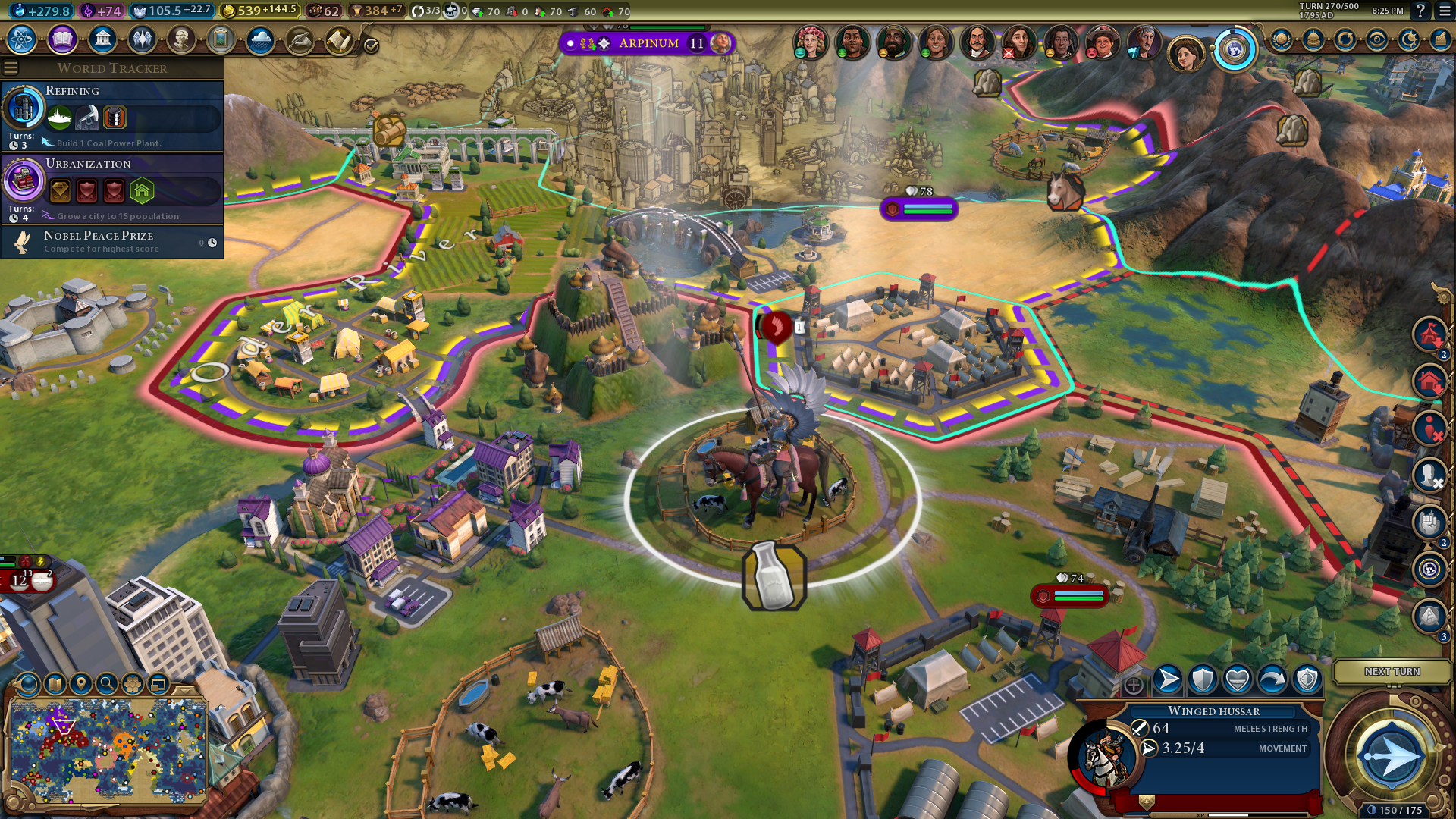Open the Civics tree book icon

(62, 39)
